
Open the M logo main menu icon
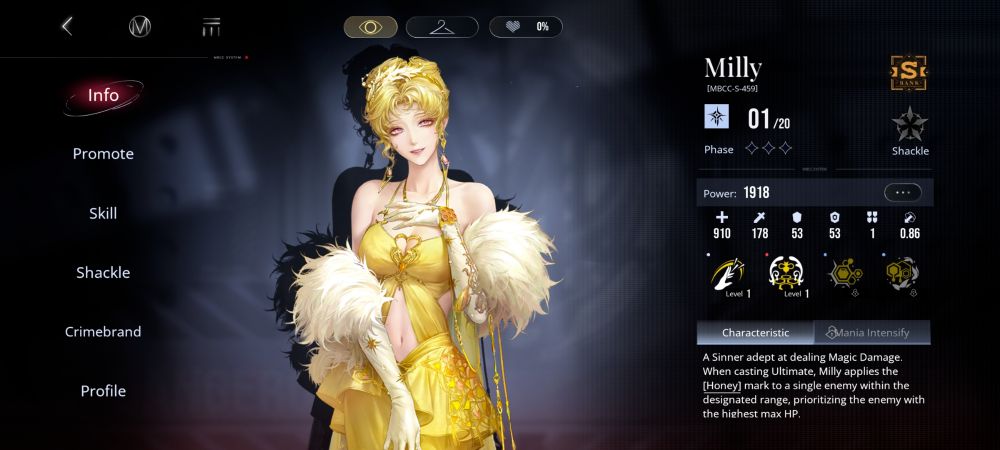click(140, 27)
